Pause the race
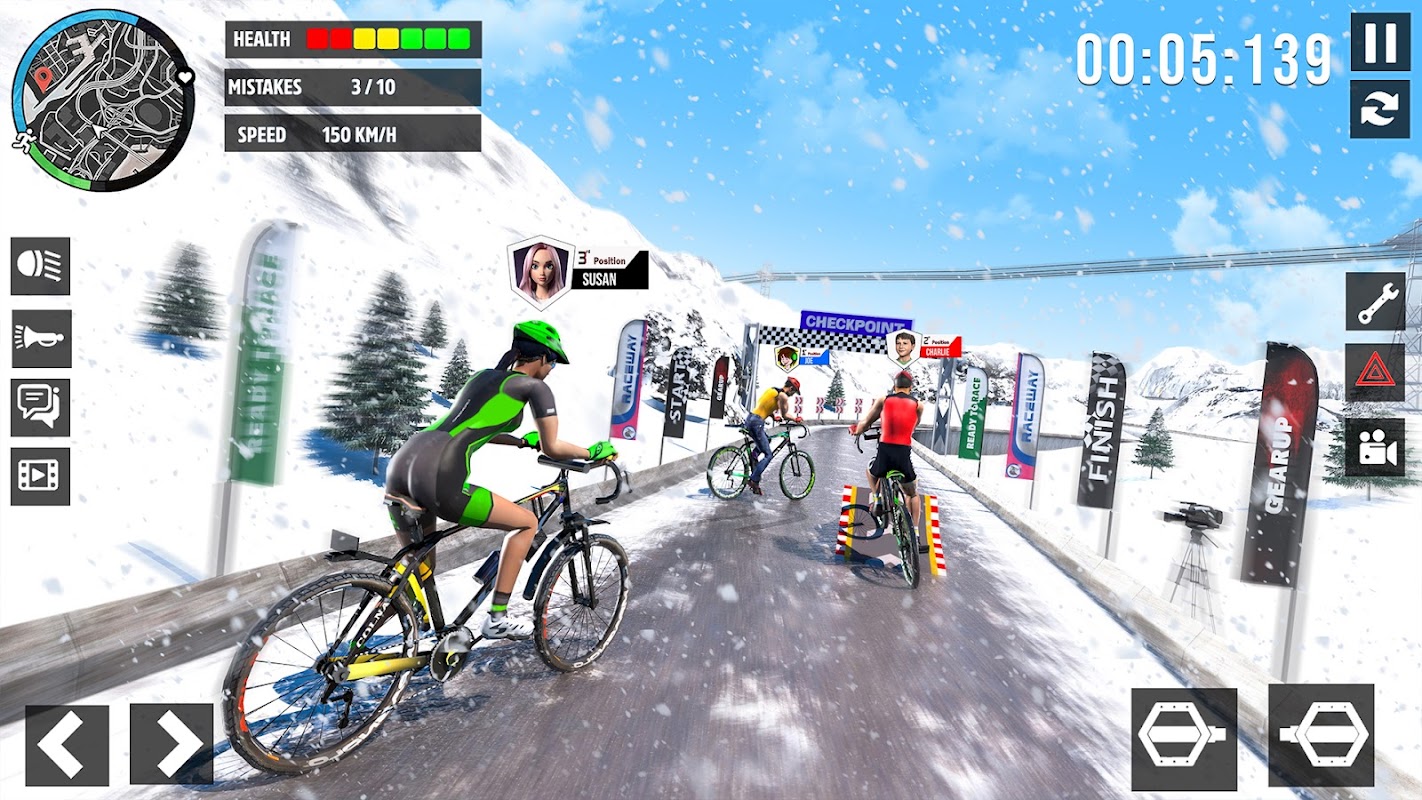The image size is (1422, 800). tap(1380, 42)
